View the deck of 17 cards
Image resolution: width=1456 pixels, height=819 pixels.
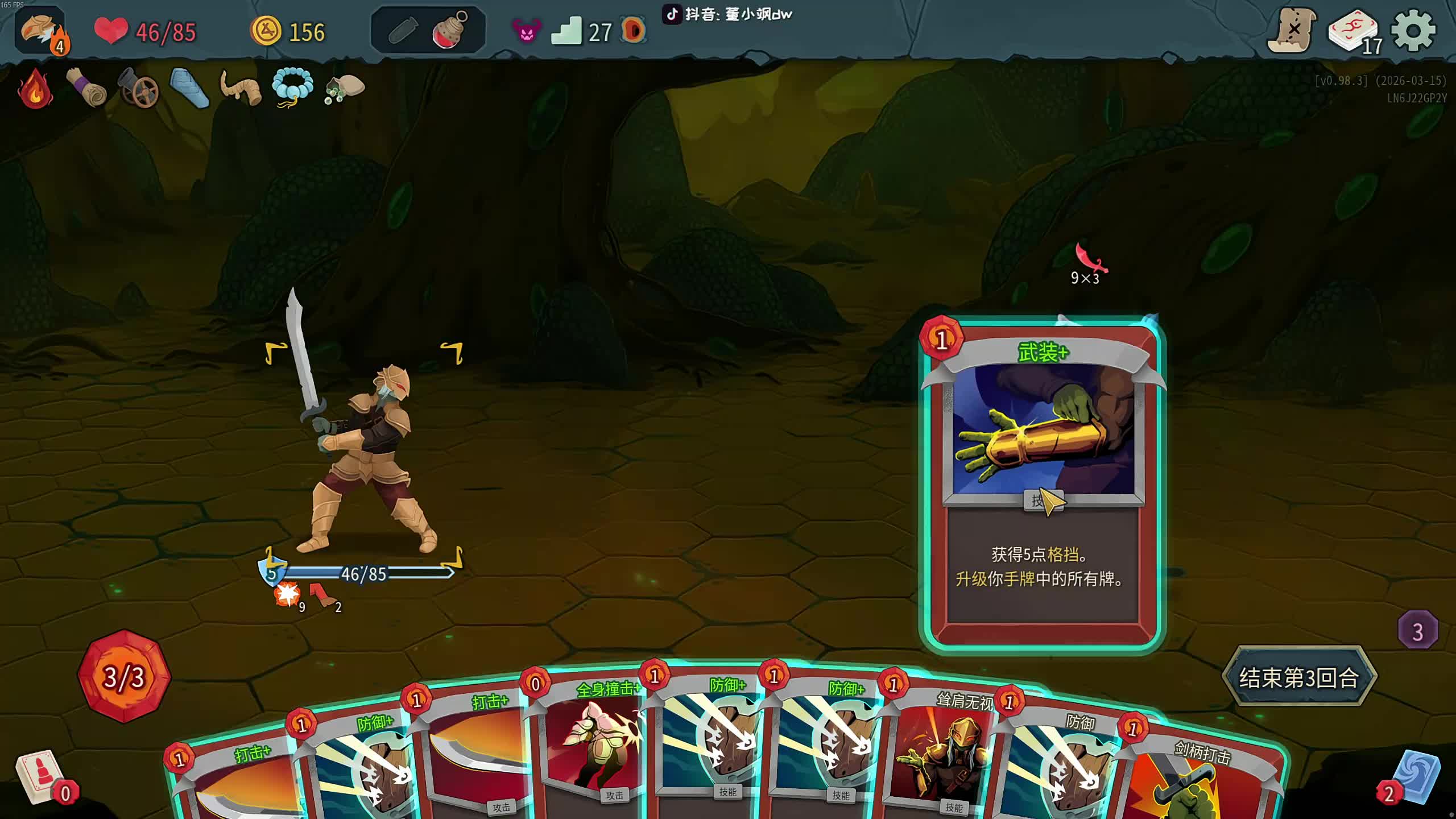(x=1354, y=31)
